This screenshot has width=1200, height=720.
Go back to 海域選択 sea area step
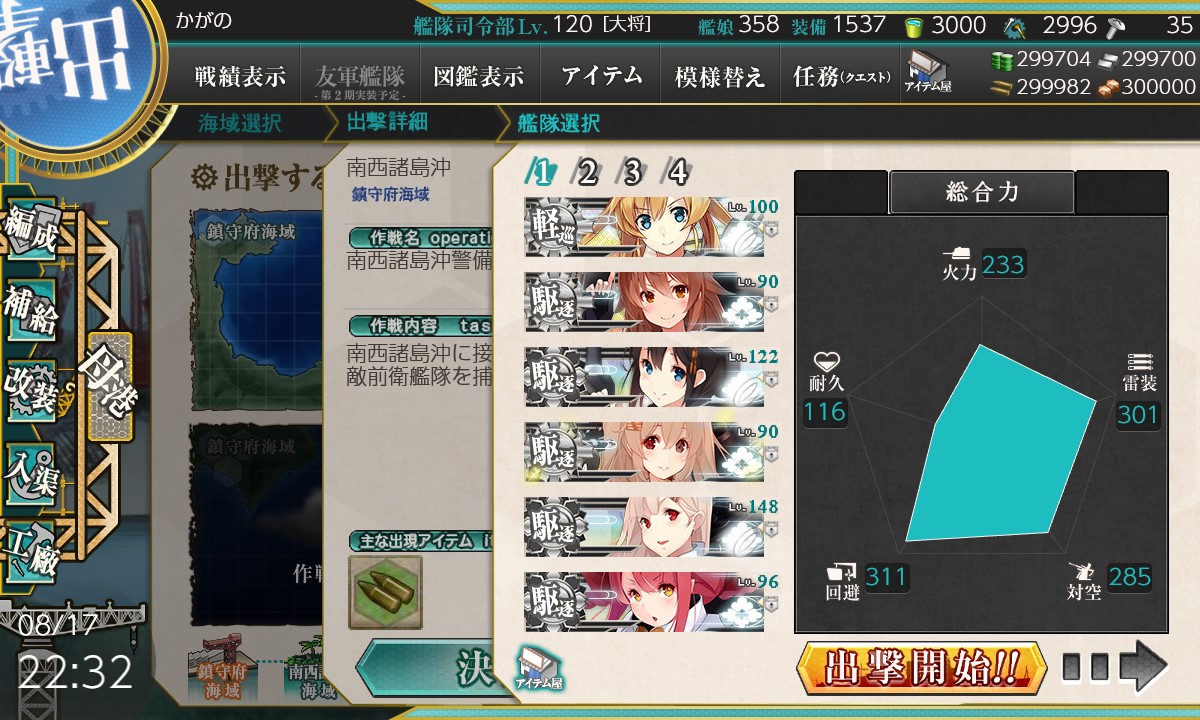240,124
